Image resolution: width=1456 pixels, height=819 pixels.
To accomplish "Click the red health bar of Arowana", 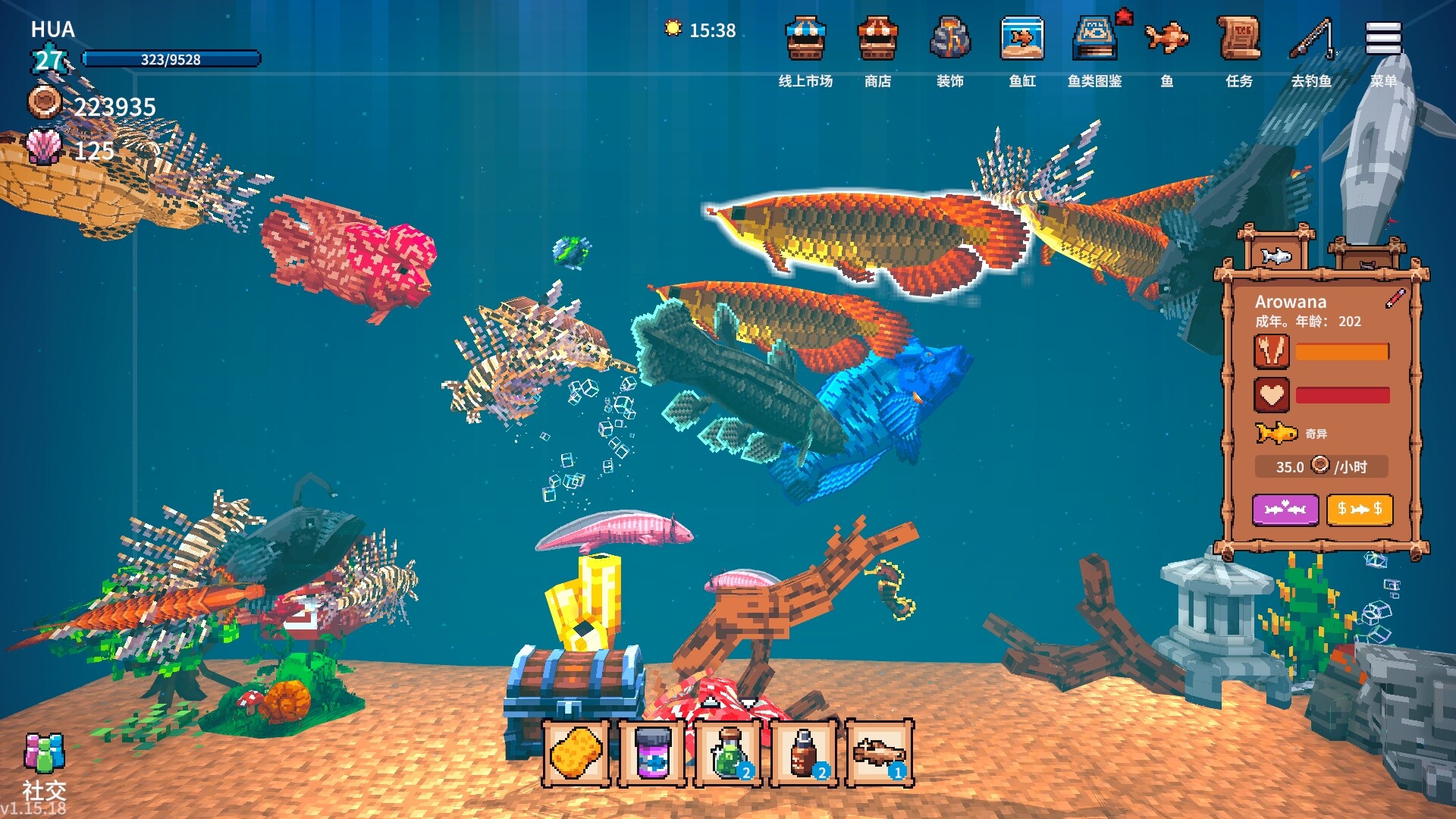I will pos(1342,394).
